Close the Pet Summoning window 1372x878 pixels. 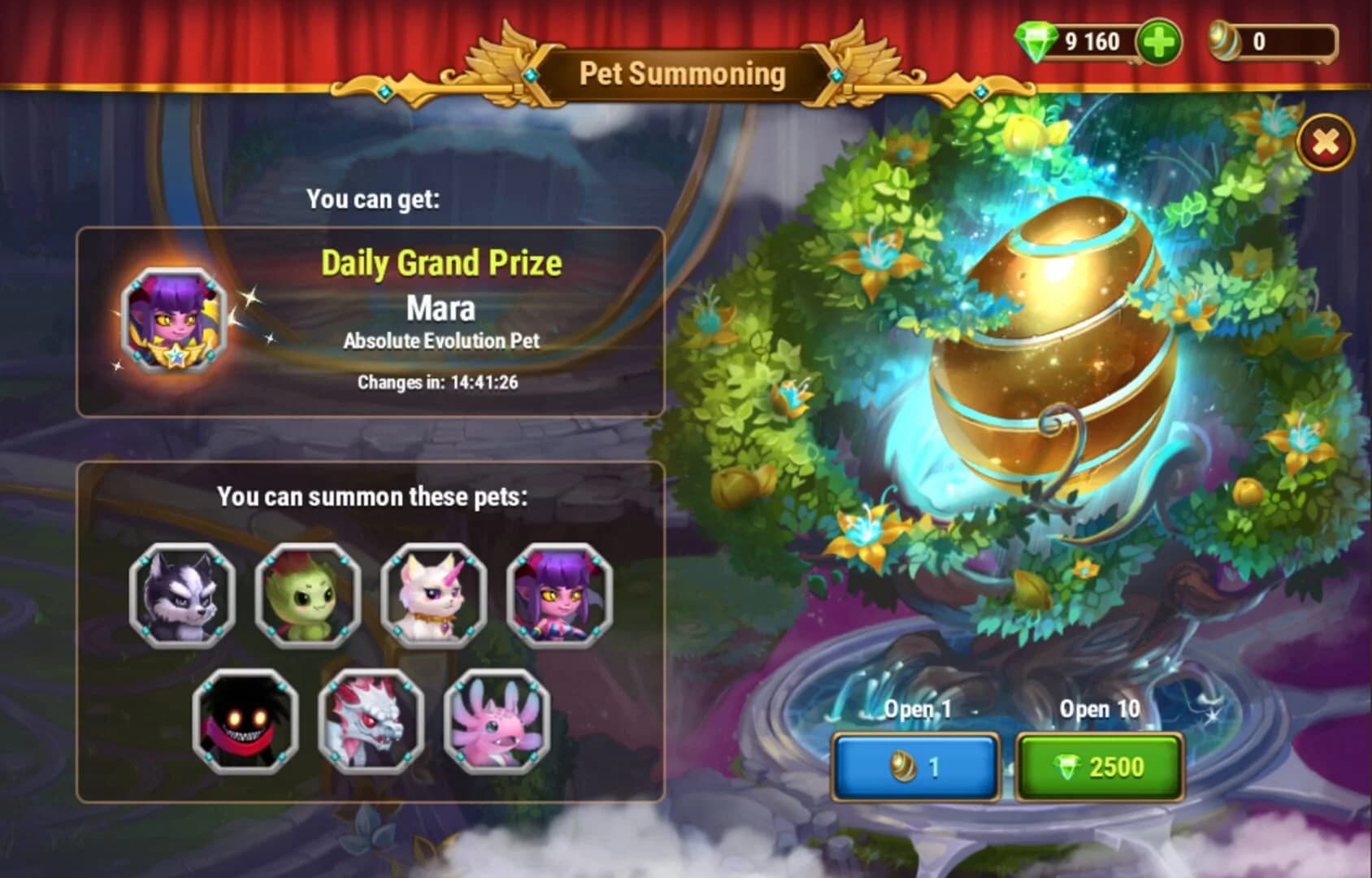(x=1325, y=142)
